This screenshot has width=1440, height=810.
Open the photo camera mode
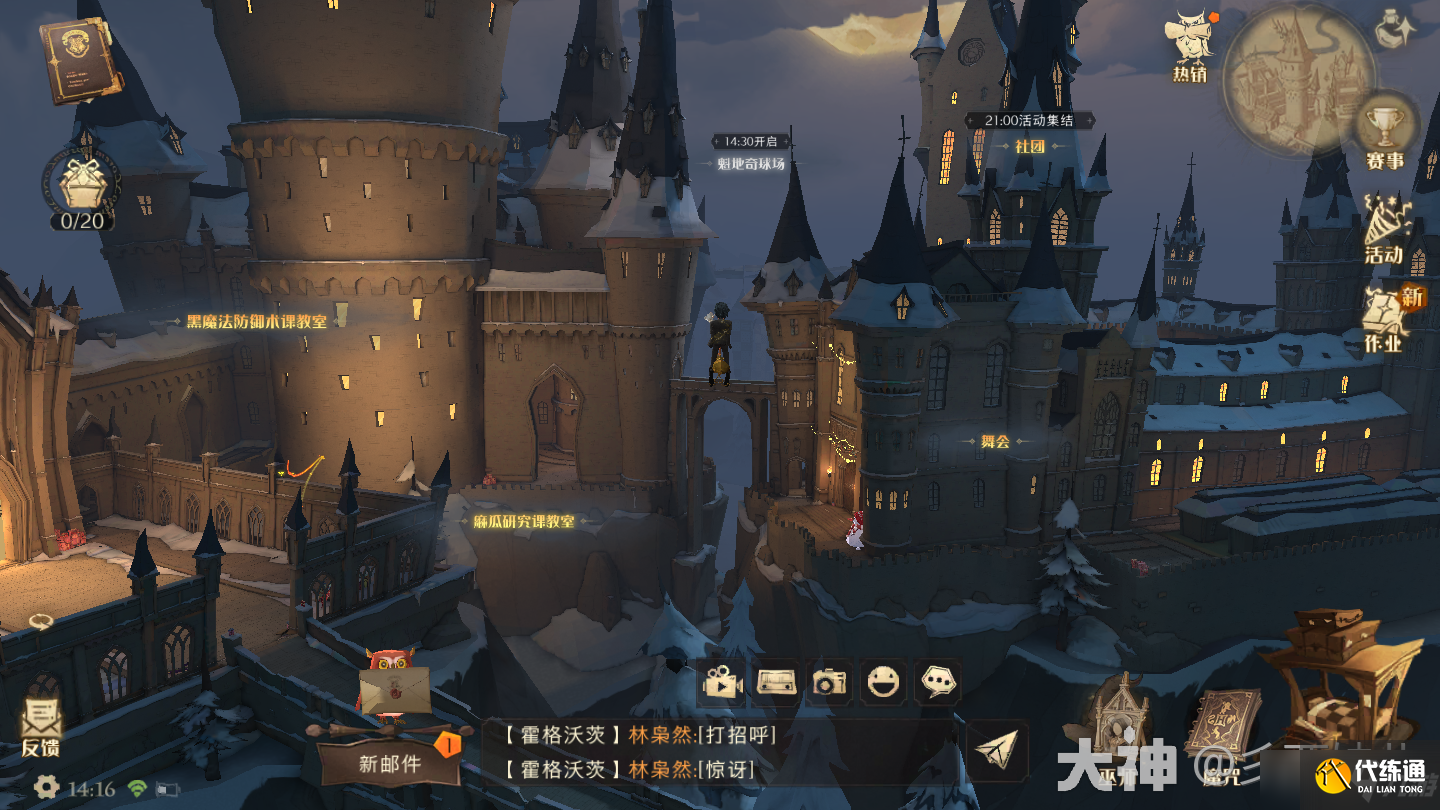click(x=829, y=683)
